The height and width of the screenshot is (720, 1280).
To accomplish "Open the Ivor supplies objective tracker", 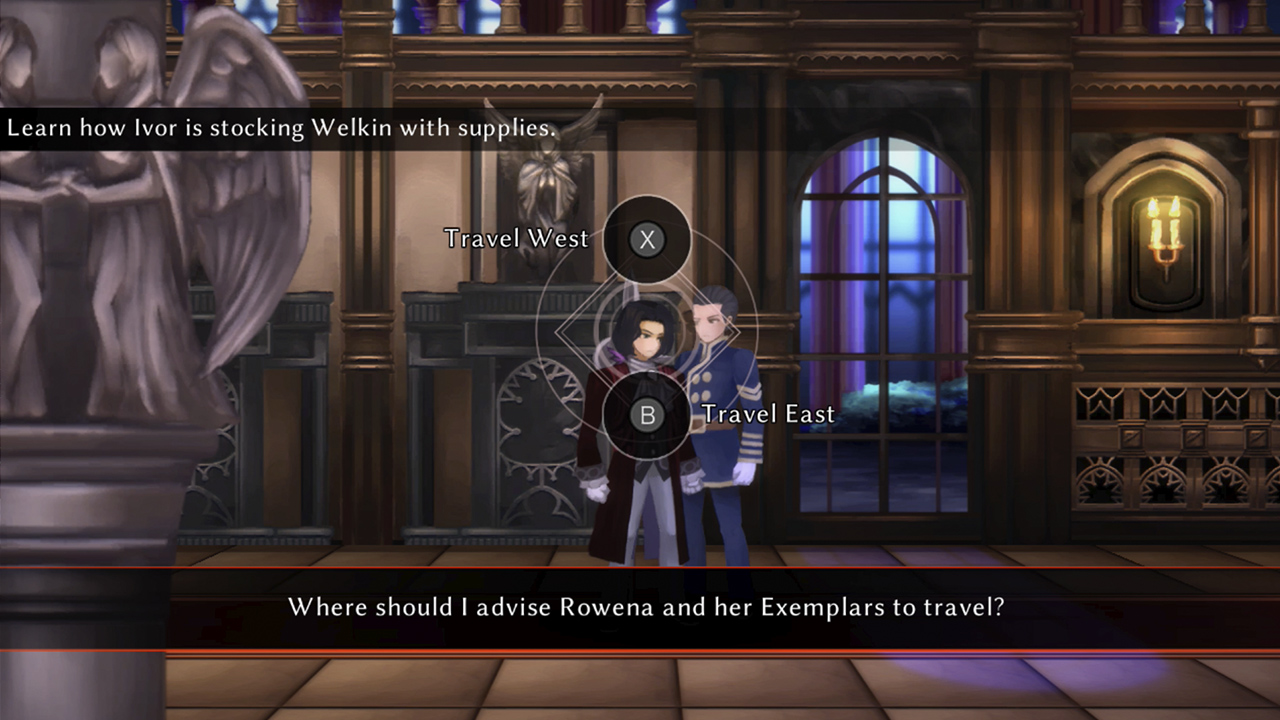I will pos(281,129).
